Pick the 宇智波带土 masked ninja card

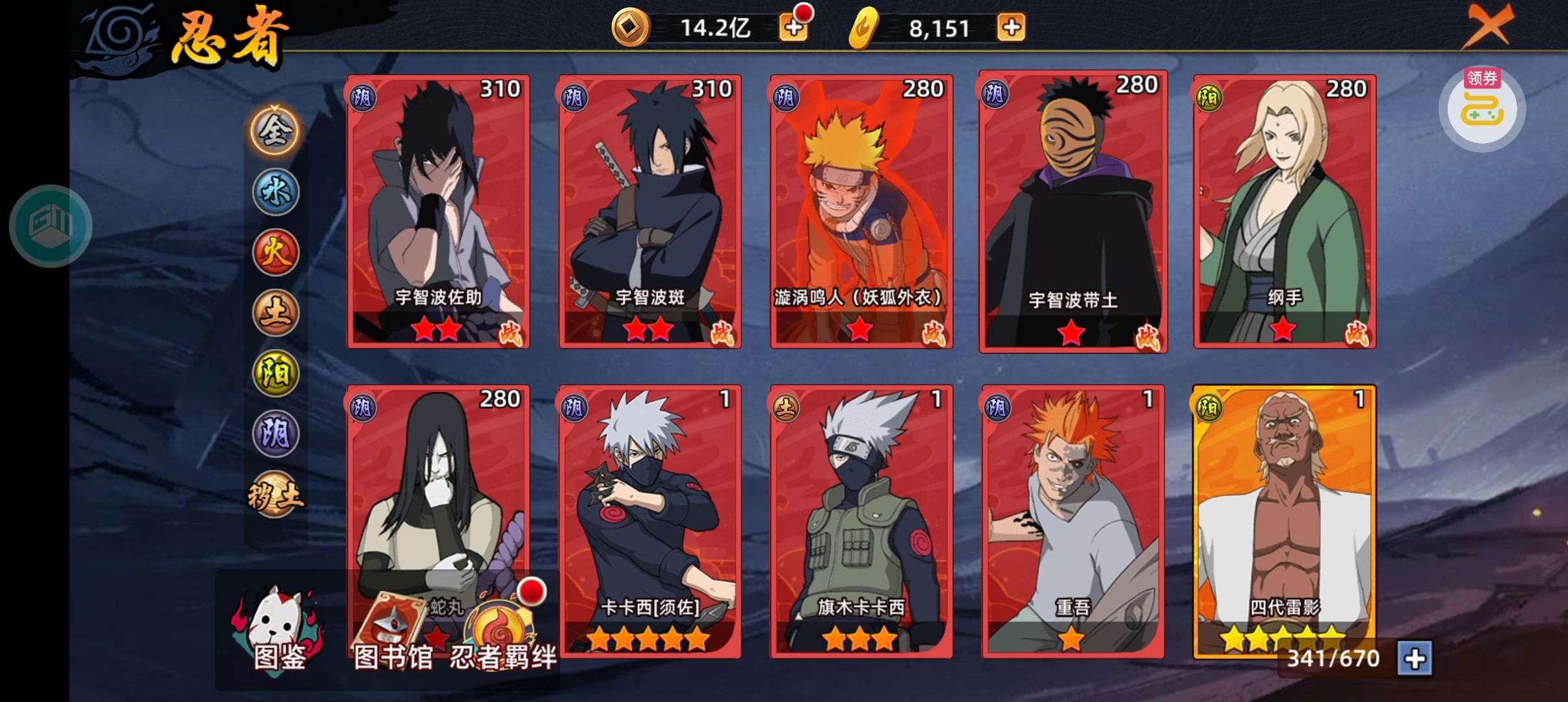pos(1073,211)
